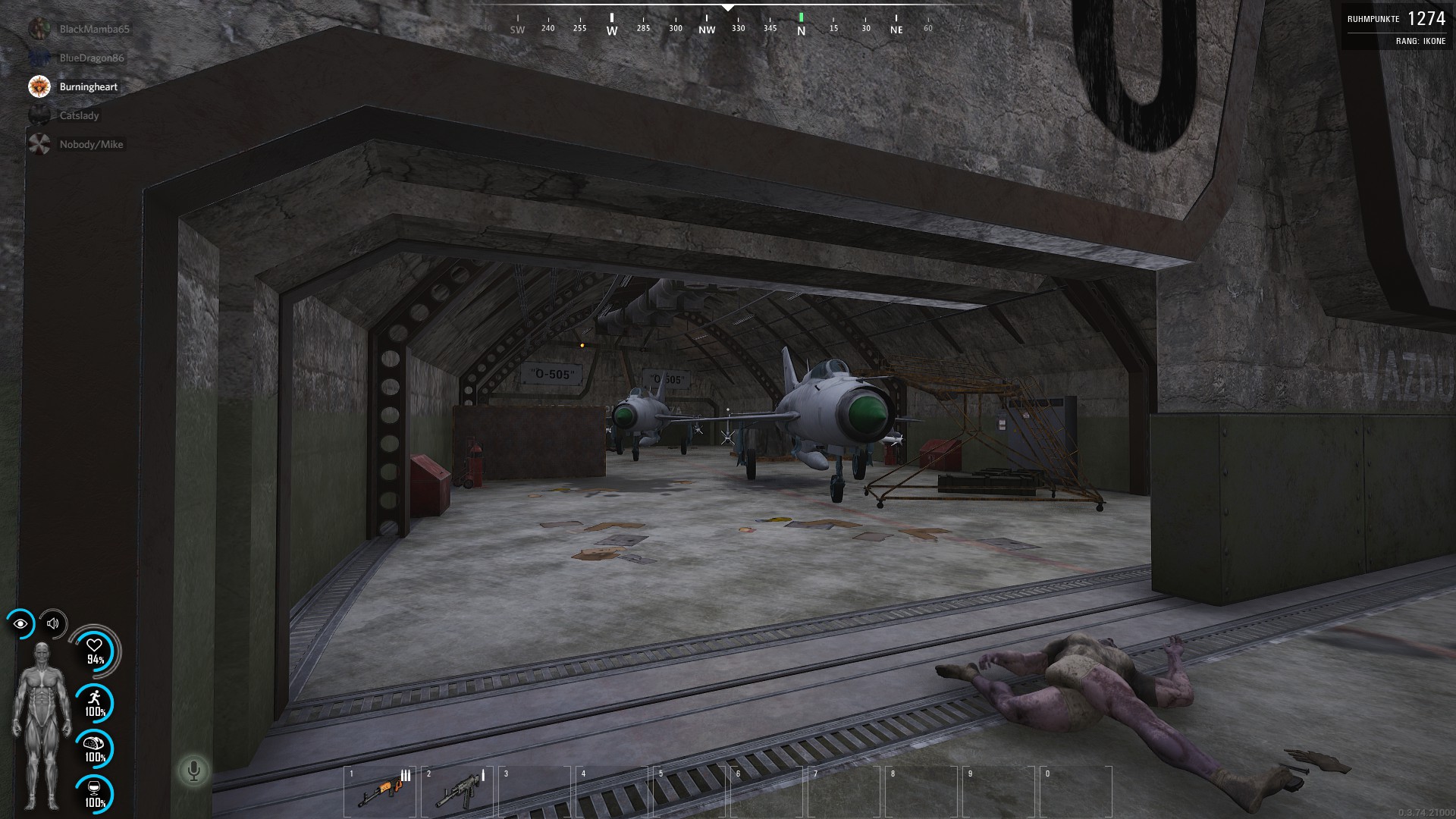Equip the black rifle in hotbar slot 2
Viewport: 1456px width, 819px height.
[x=457, y=791]
